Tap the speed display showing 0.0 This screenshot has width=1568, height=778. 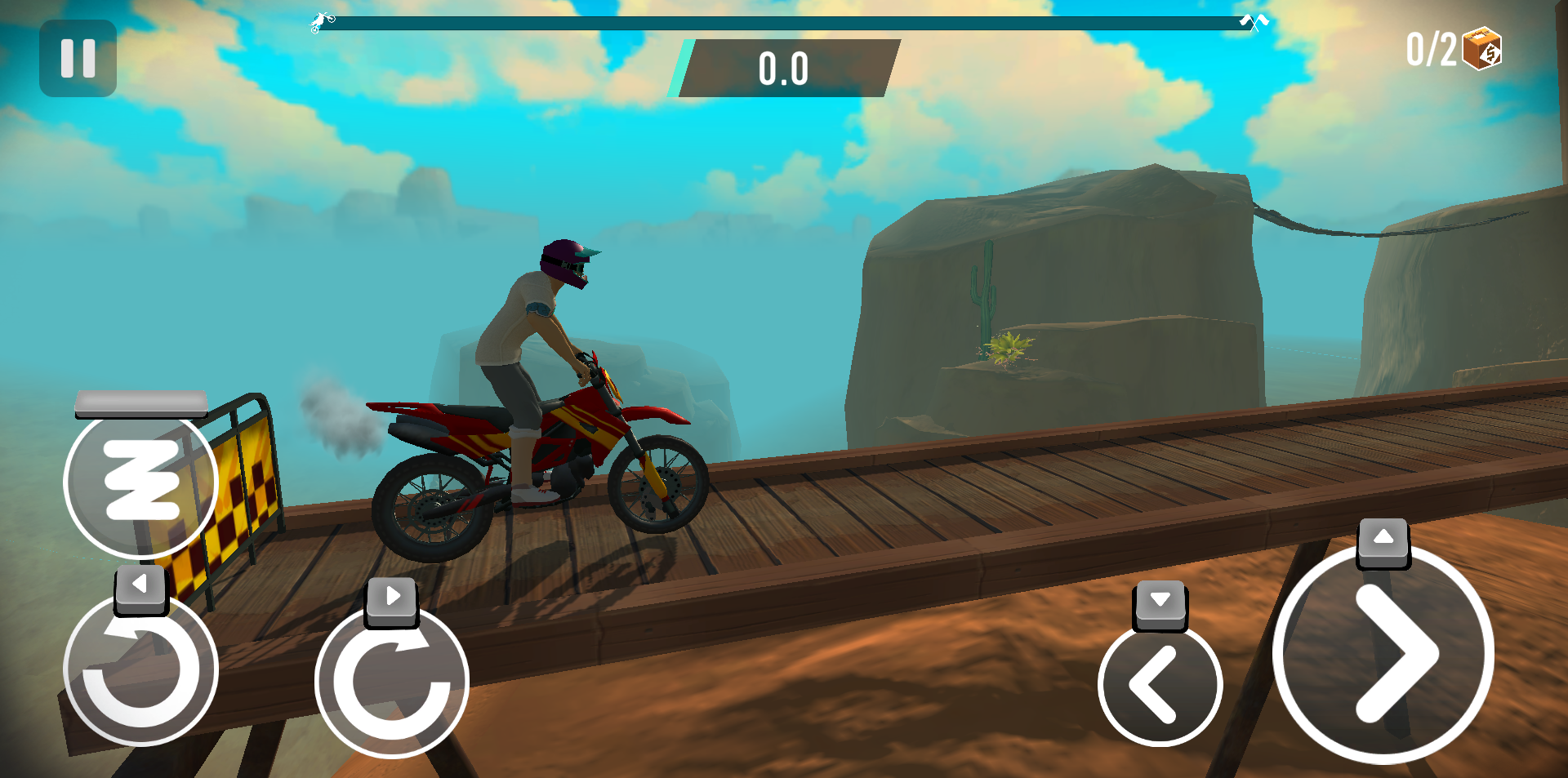click(784, 69)
